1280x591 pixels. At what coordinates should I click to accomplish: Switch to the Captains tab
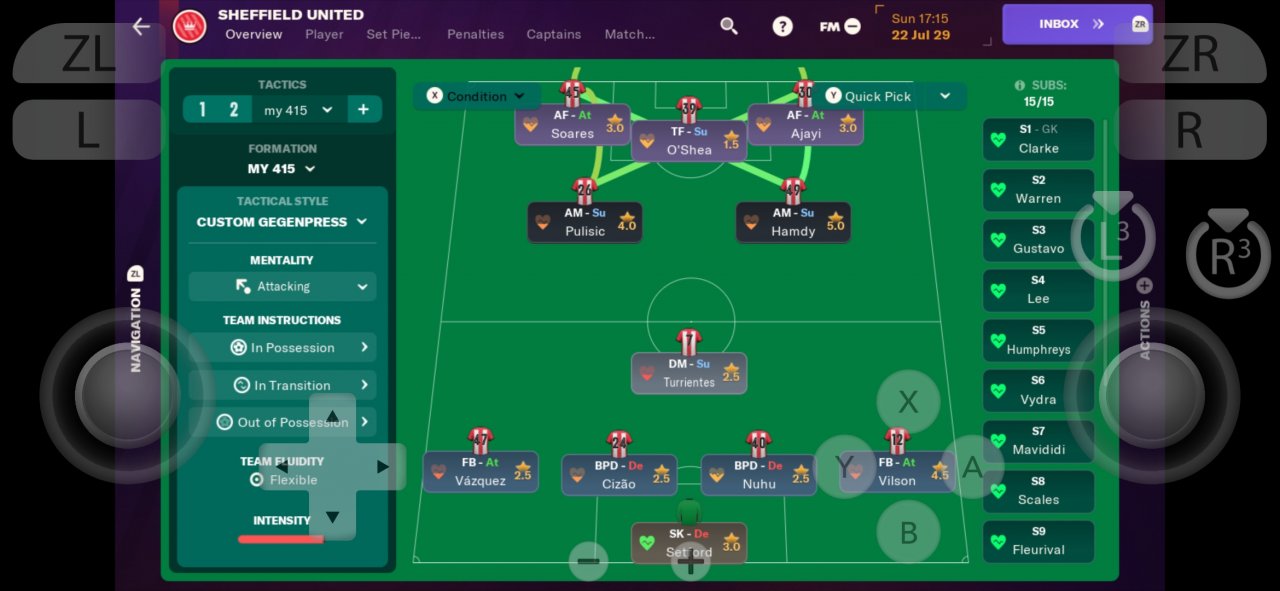[553, 34]
